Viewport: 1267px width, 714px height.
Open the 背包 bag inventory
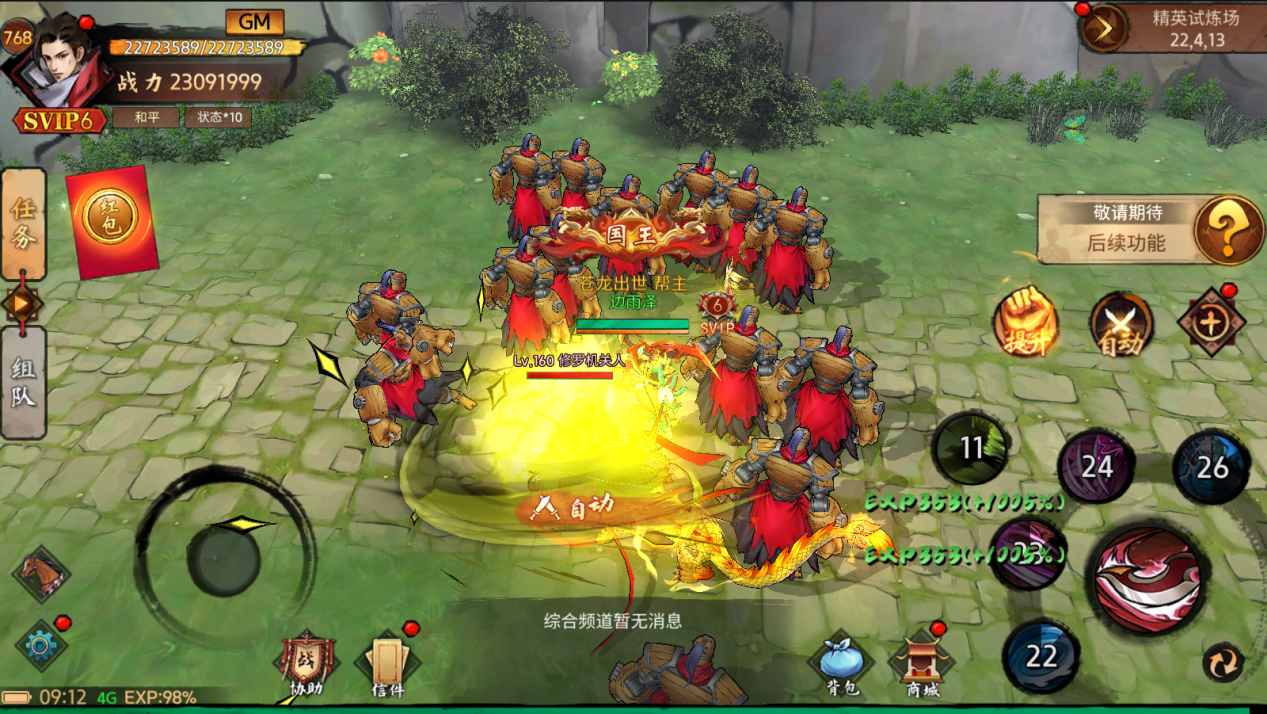click(841, 664)
